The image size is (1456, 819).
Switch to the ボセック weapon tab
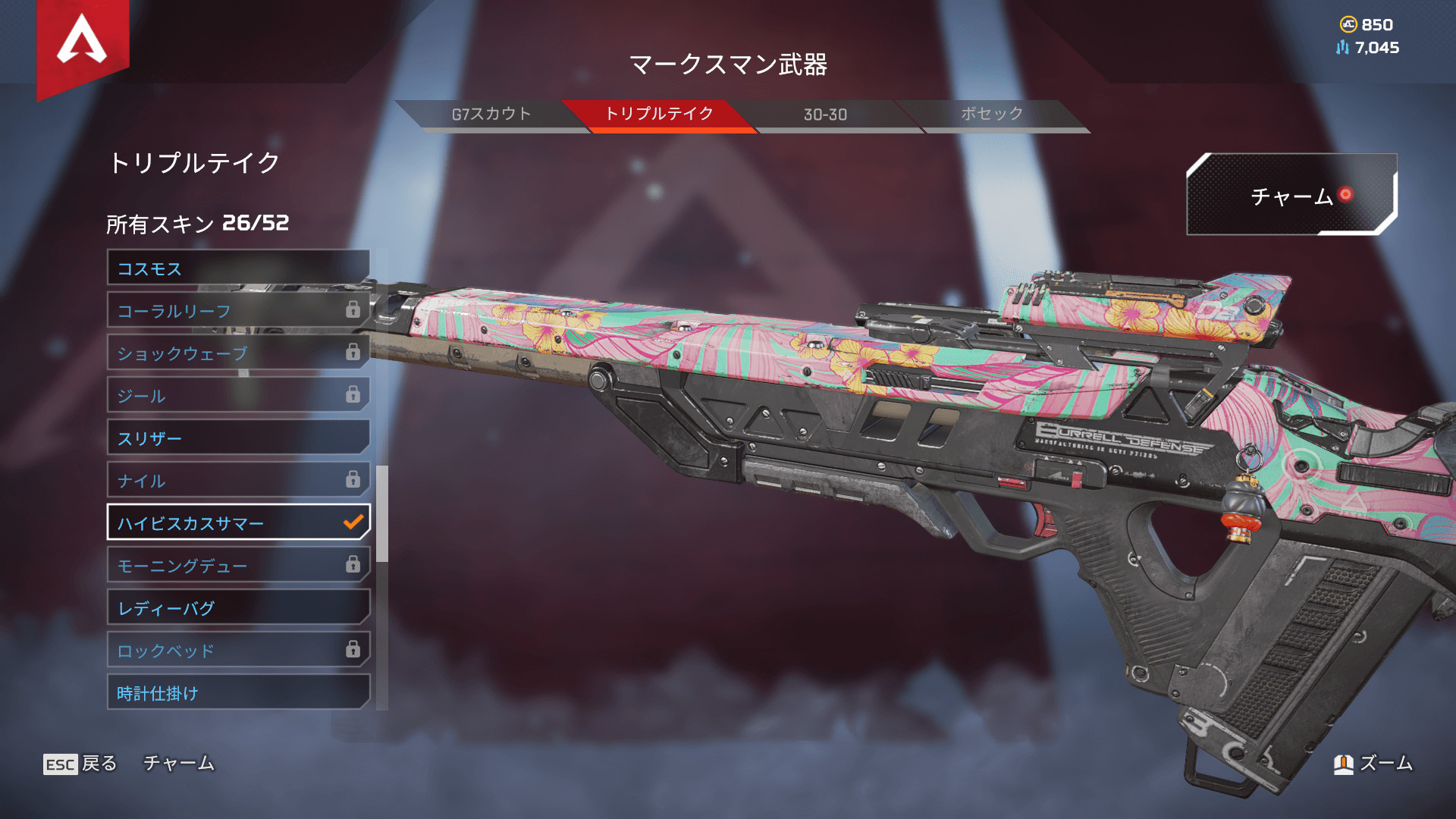(992, 115)
